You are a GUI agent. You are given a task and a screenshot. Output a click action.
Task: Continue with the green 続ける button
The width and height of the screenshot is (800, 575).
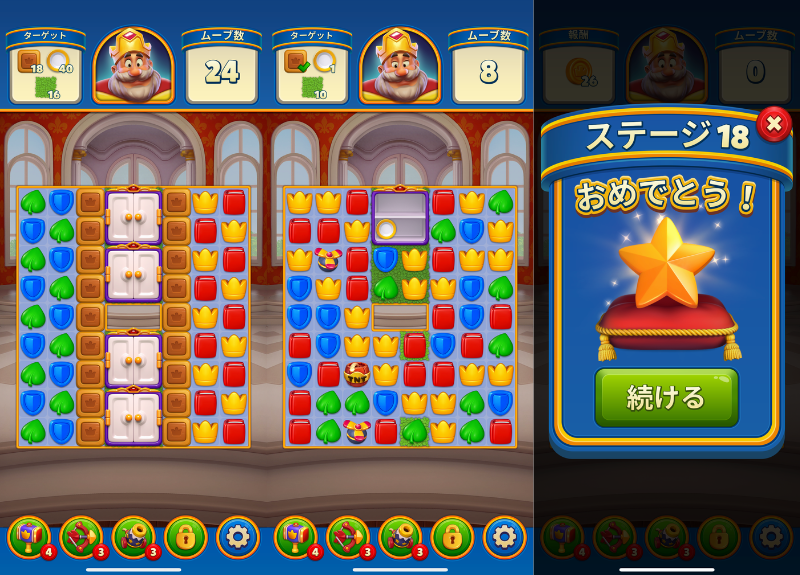pyautogui.click(x=666, y=397)
